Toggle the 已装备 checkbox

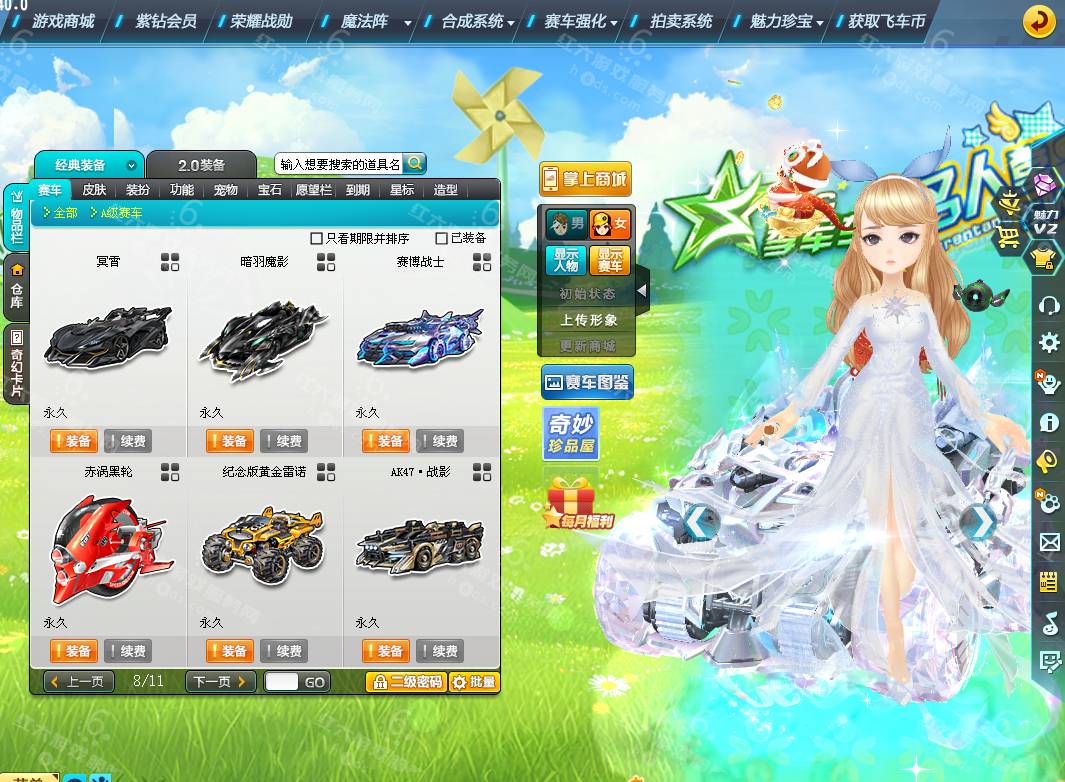point(442,239)
